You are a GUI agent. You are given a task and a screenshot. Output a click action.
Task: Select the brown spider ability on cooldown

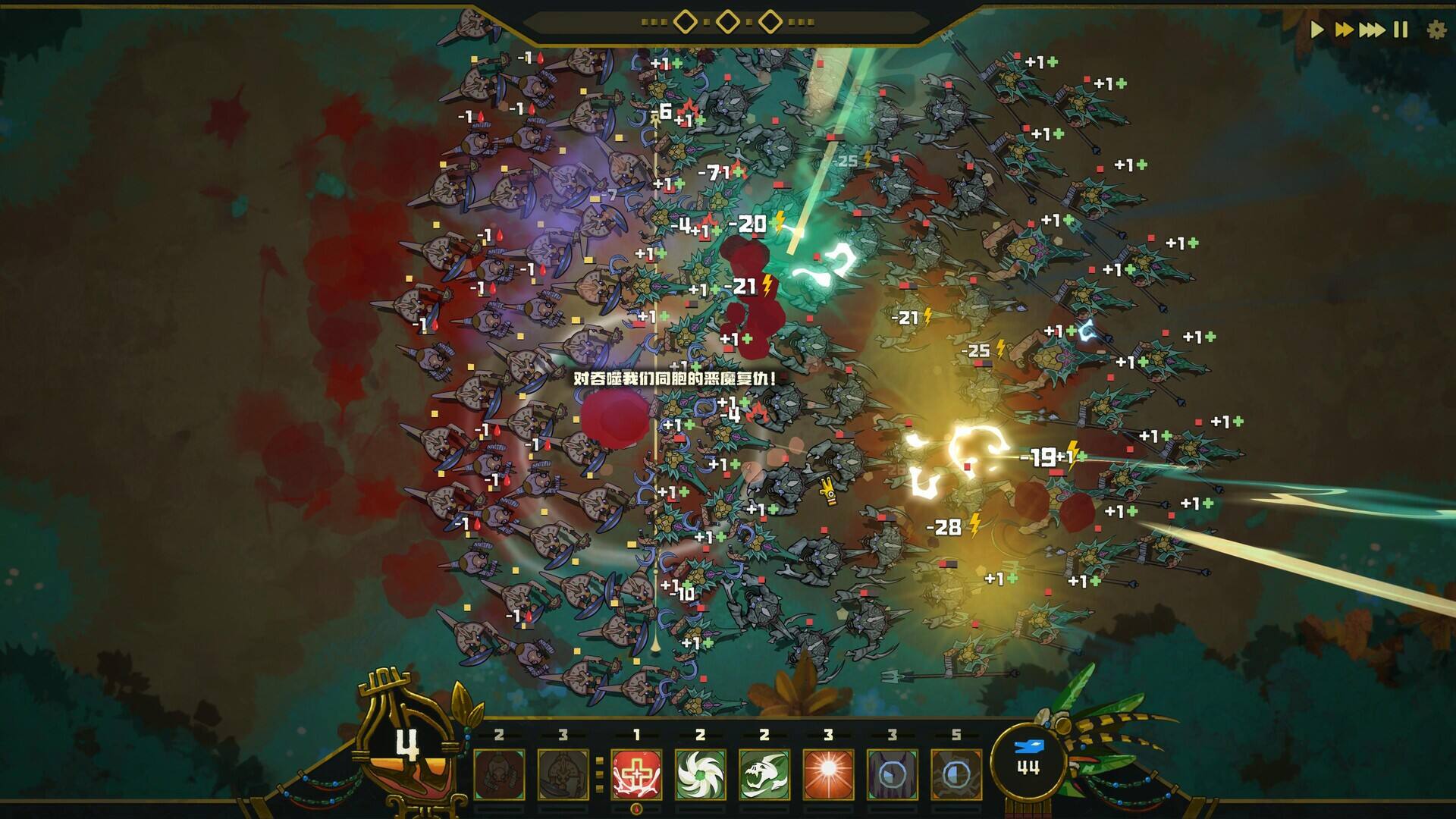pyautogui.click(x=955, y=774)
